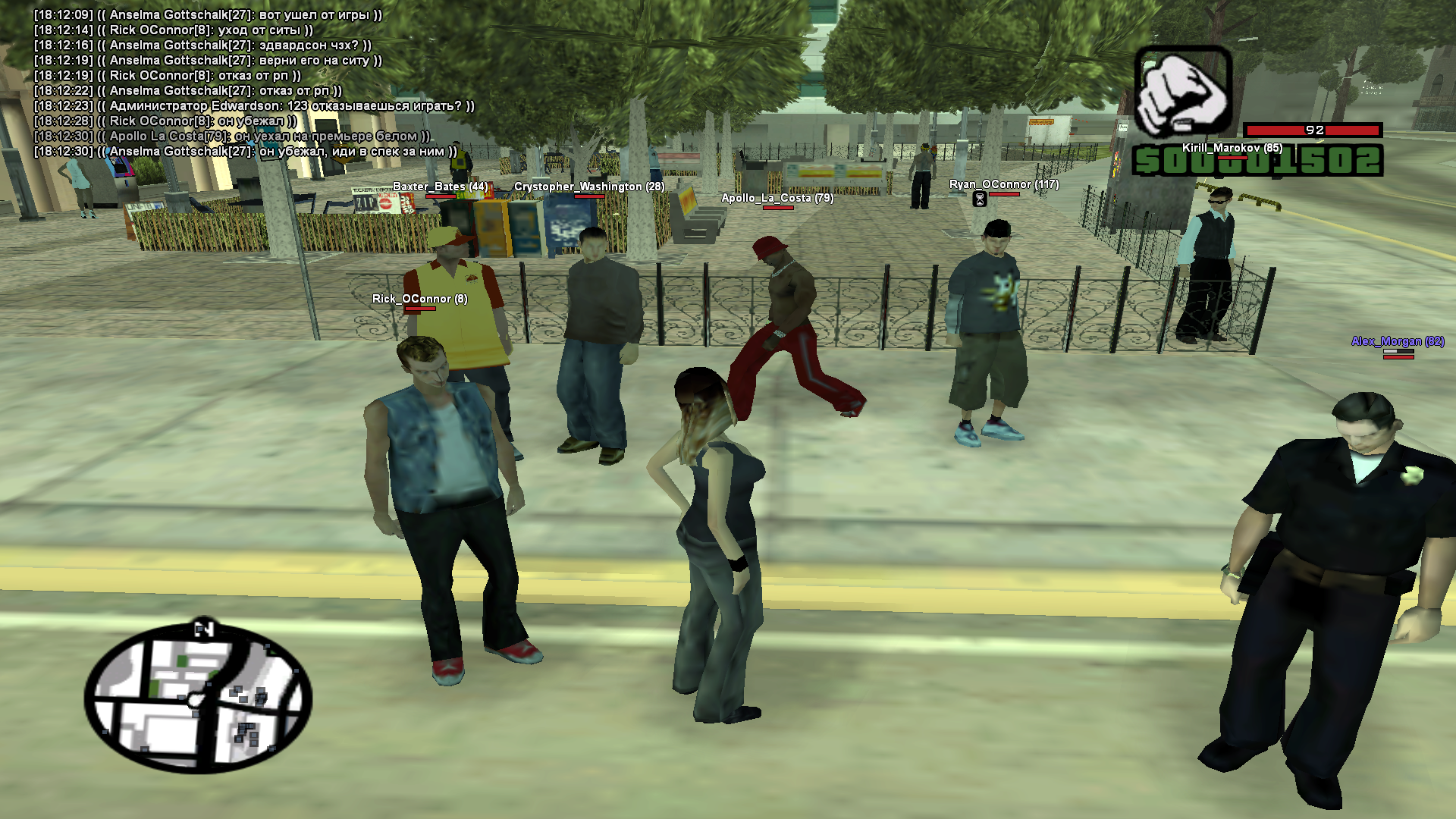Open the circular radar minimap
1456x819 pixels.
click(198, 698)
